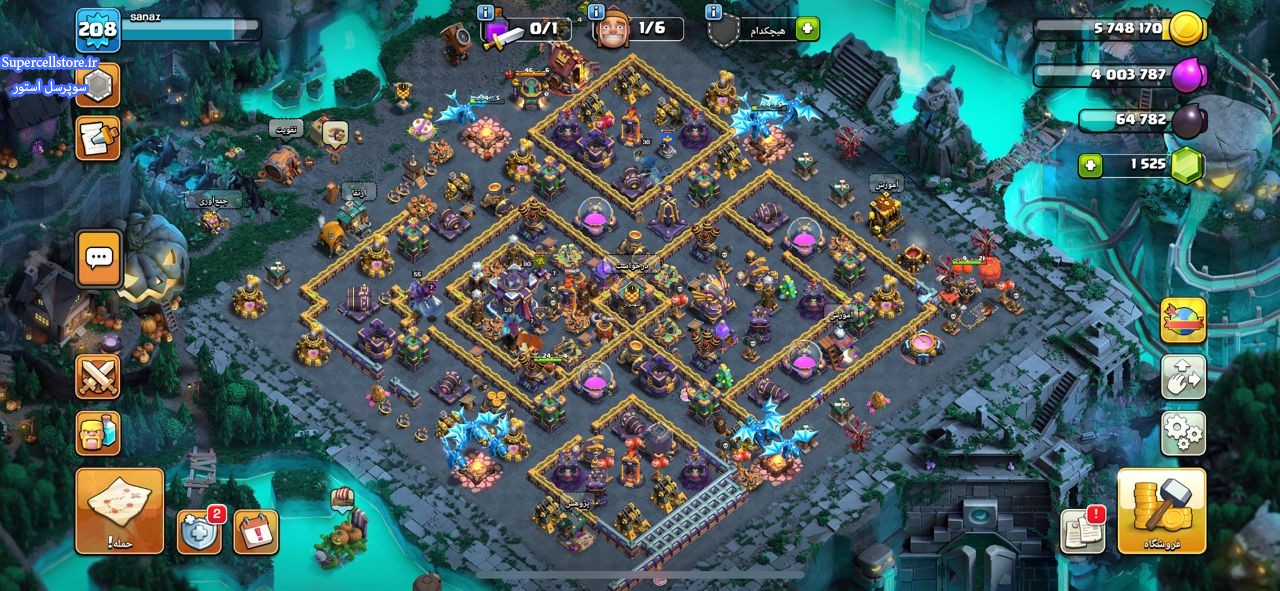This screenshot has width=1280, height=591.
Task: Click the shield icon with red 2 badge
Action: coord(198,532)
